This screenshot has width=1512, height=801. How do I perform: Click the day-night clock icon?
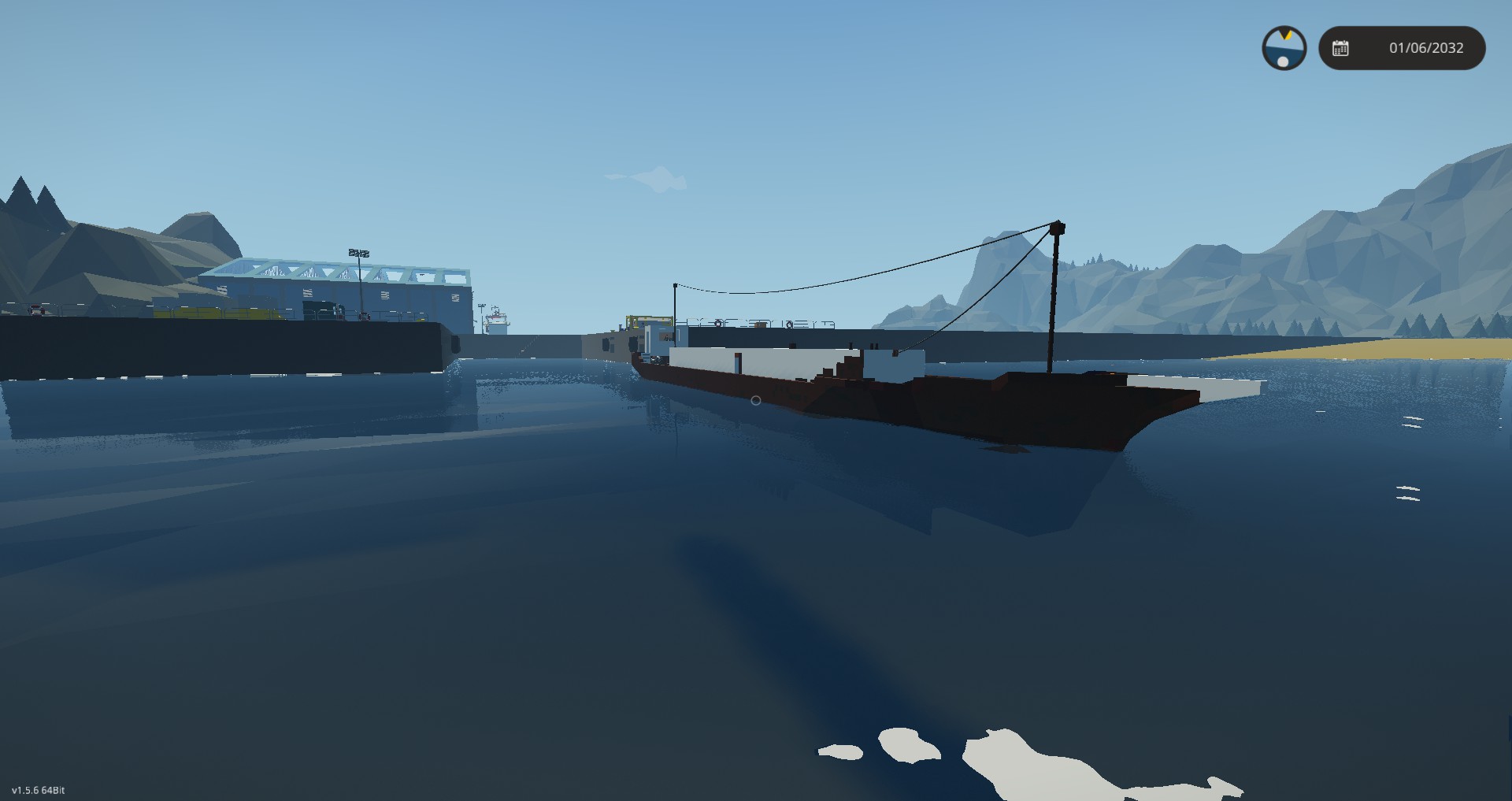[x=1284, y=48]
